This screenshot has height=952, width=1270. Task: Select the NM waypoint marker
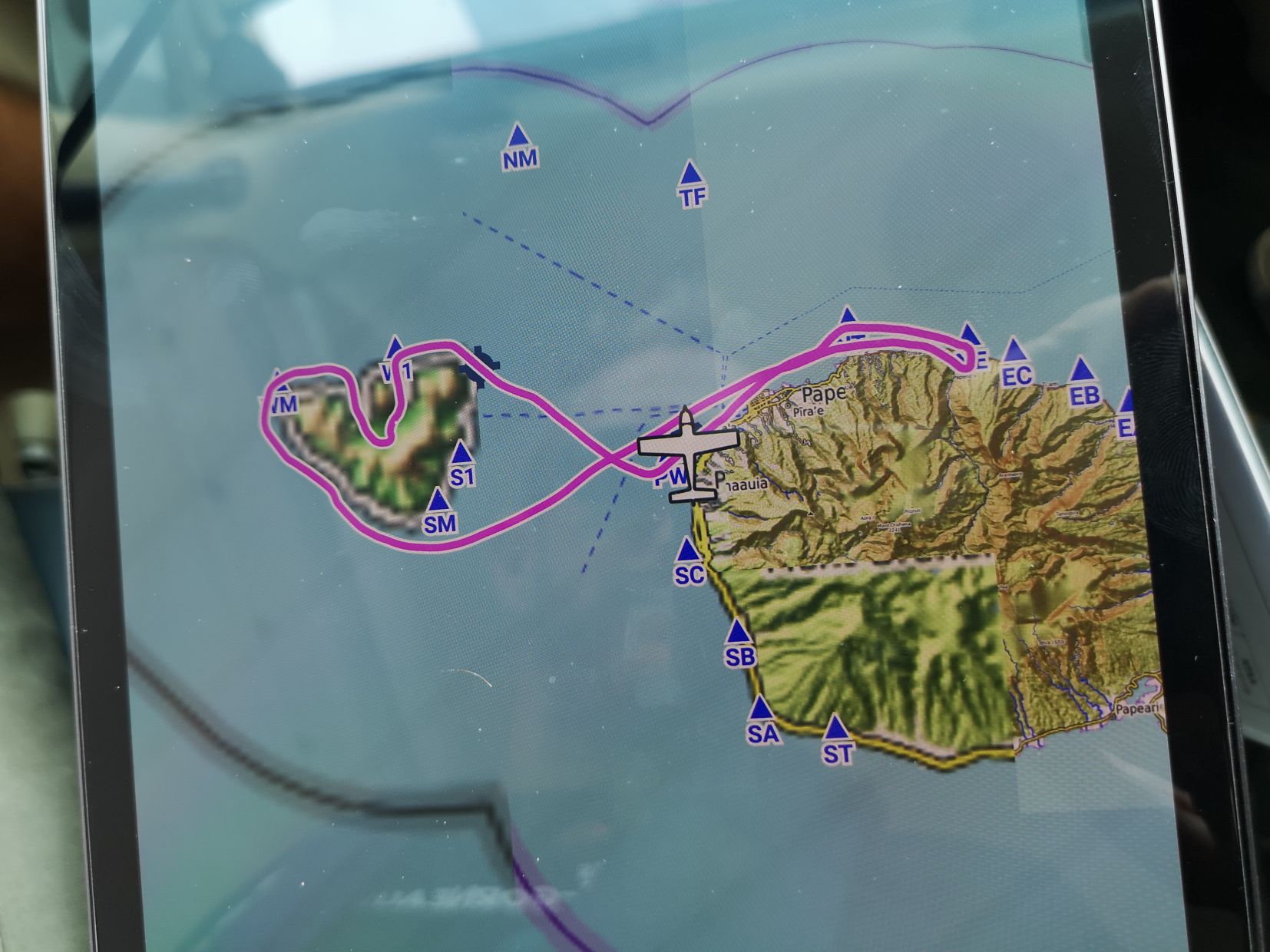tap(519, 137)
